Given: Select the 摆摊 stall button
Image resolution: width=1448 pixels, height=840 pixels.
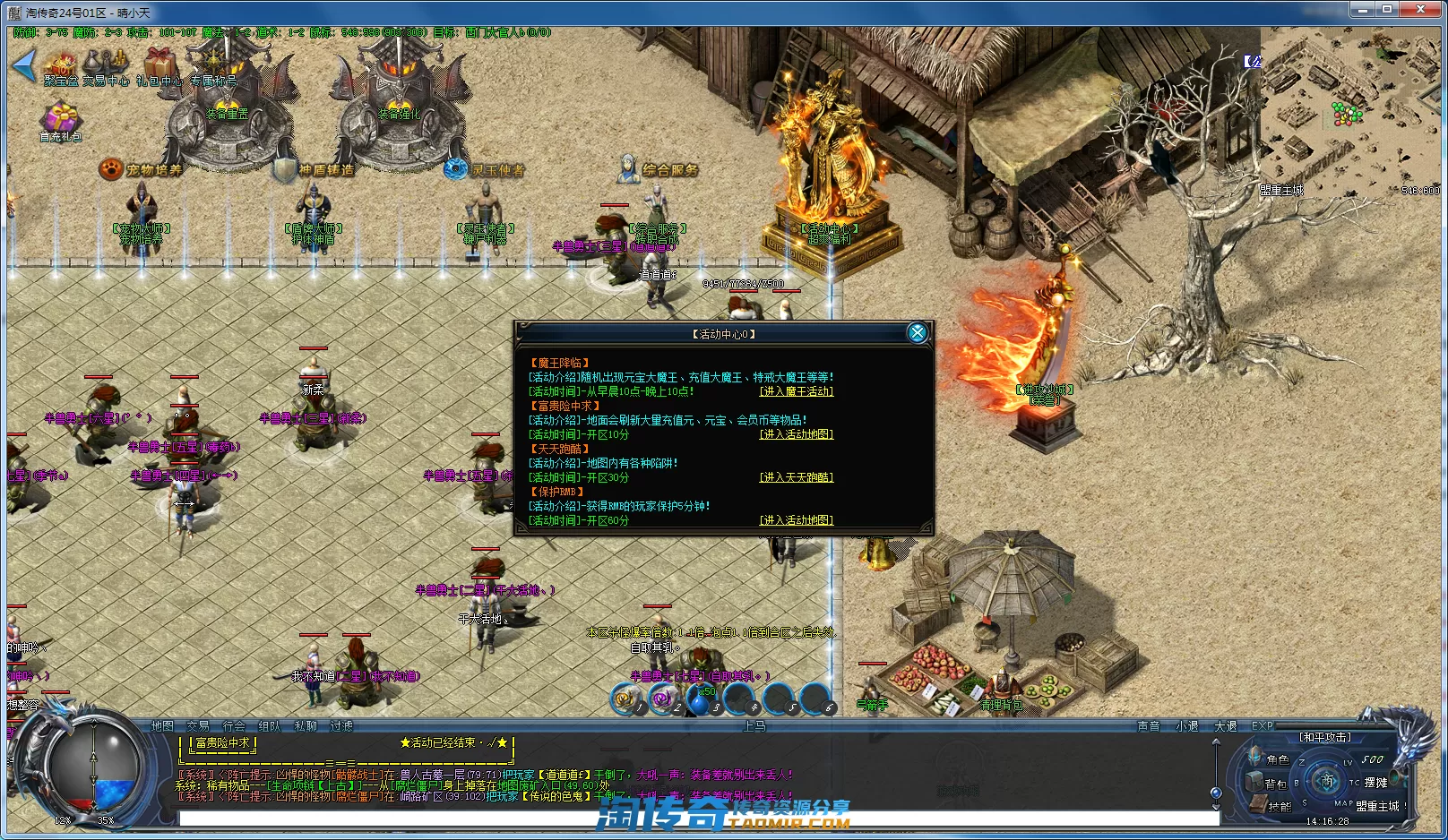Looking at the screenshot, I should click(1375, 783).
